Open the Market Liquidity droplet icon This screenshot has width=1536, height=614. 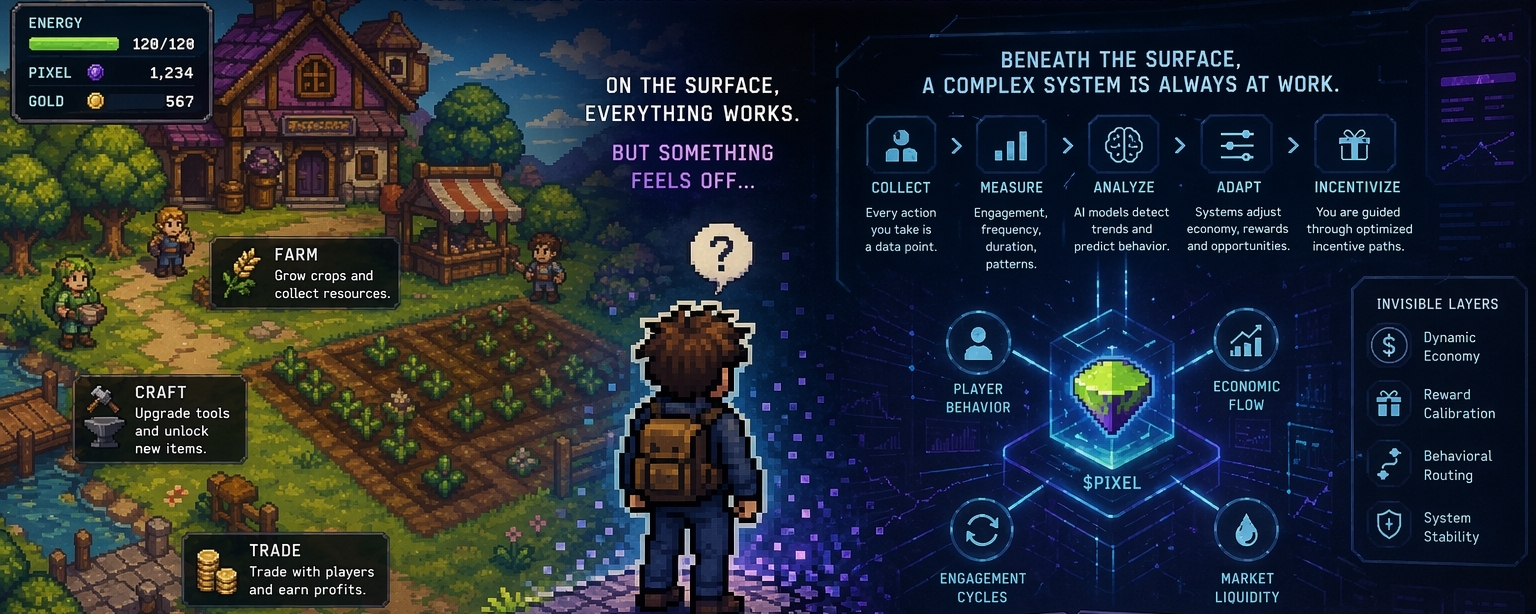[x=1246, y=530]
